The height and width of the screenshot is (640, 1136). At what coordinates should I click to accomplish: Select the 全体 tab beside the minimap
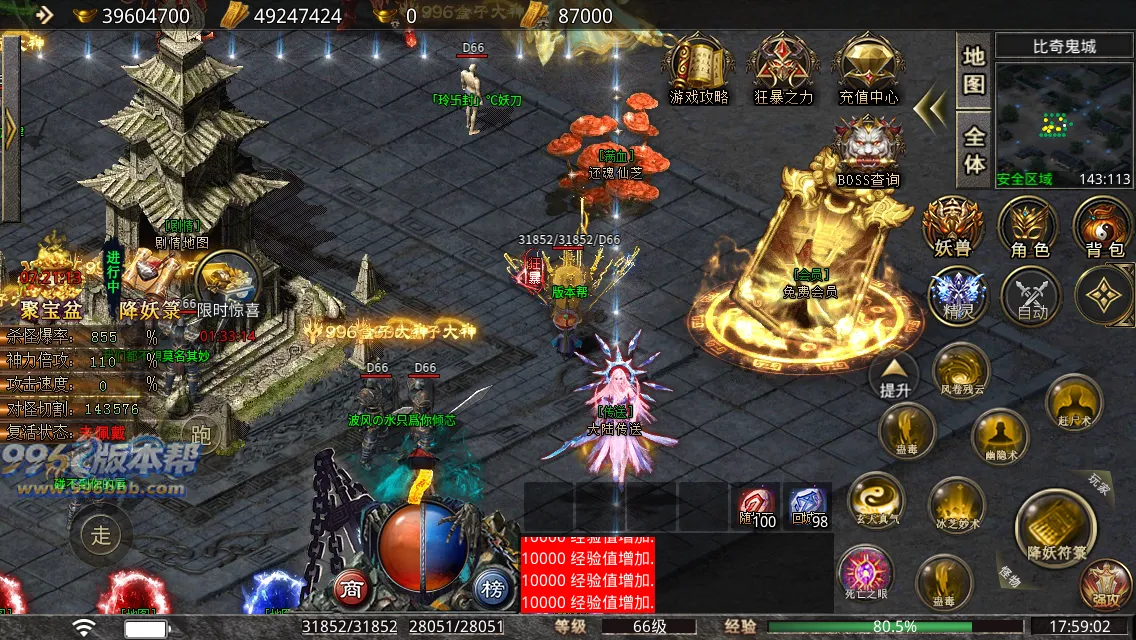tap(974, 150)
